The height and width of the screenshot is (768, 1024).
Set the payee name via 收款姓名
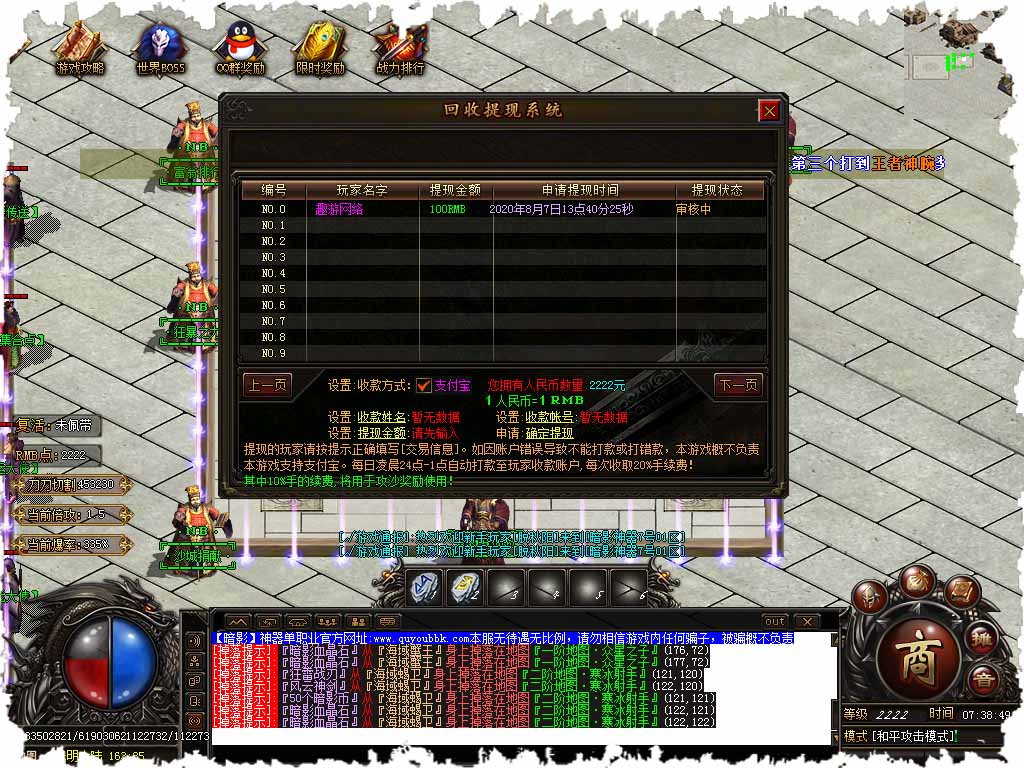[x=382, y=417]
